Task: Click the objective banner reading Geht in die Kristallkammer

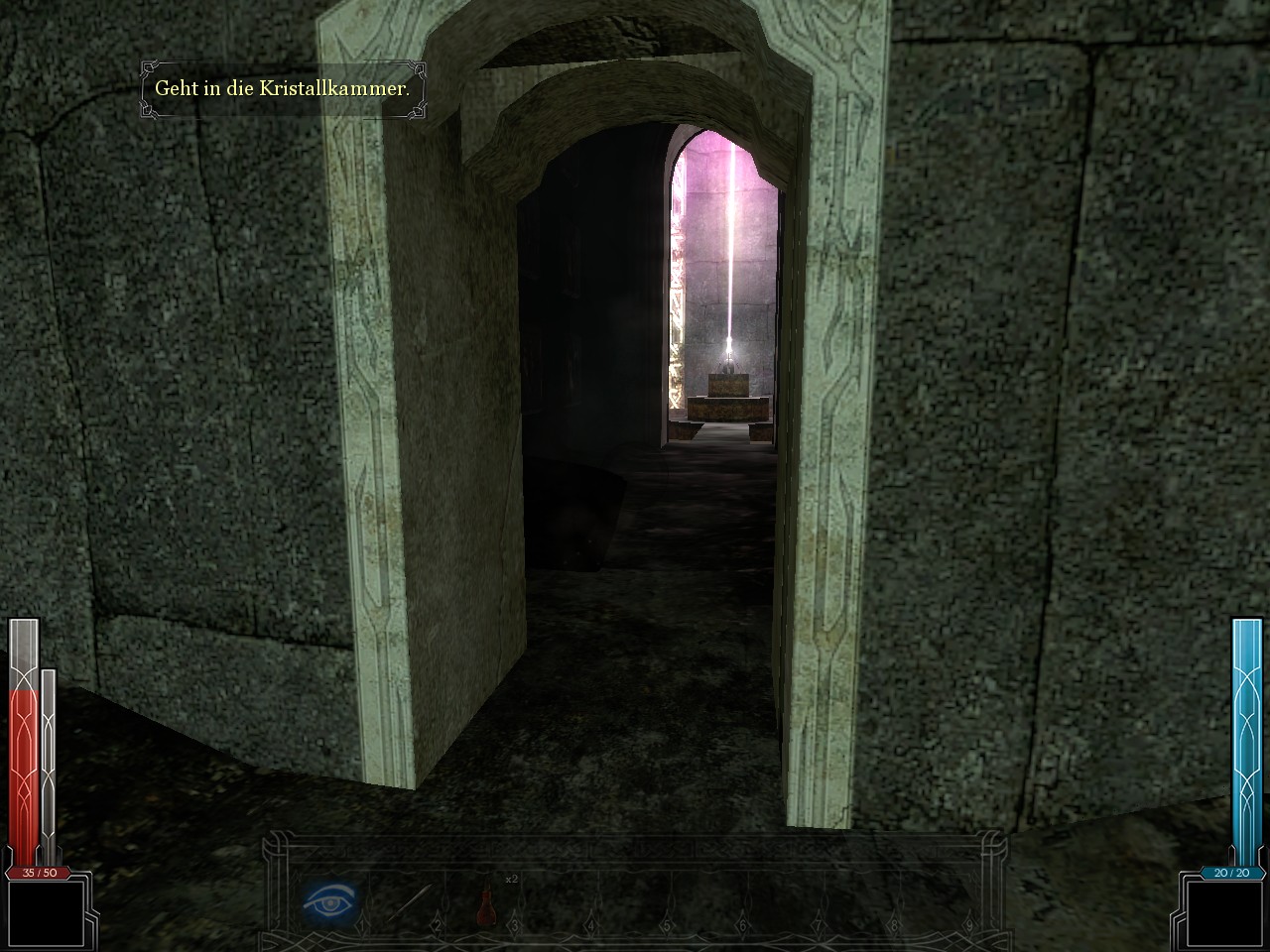Action: pos(284,87)
